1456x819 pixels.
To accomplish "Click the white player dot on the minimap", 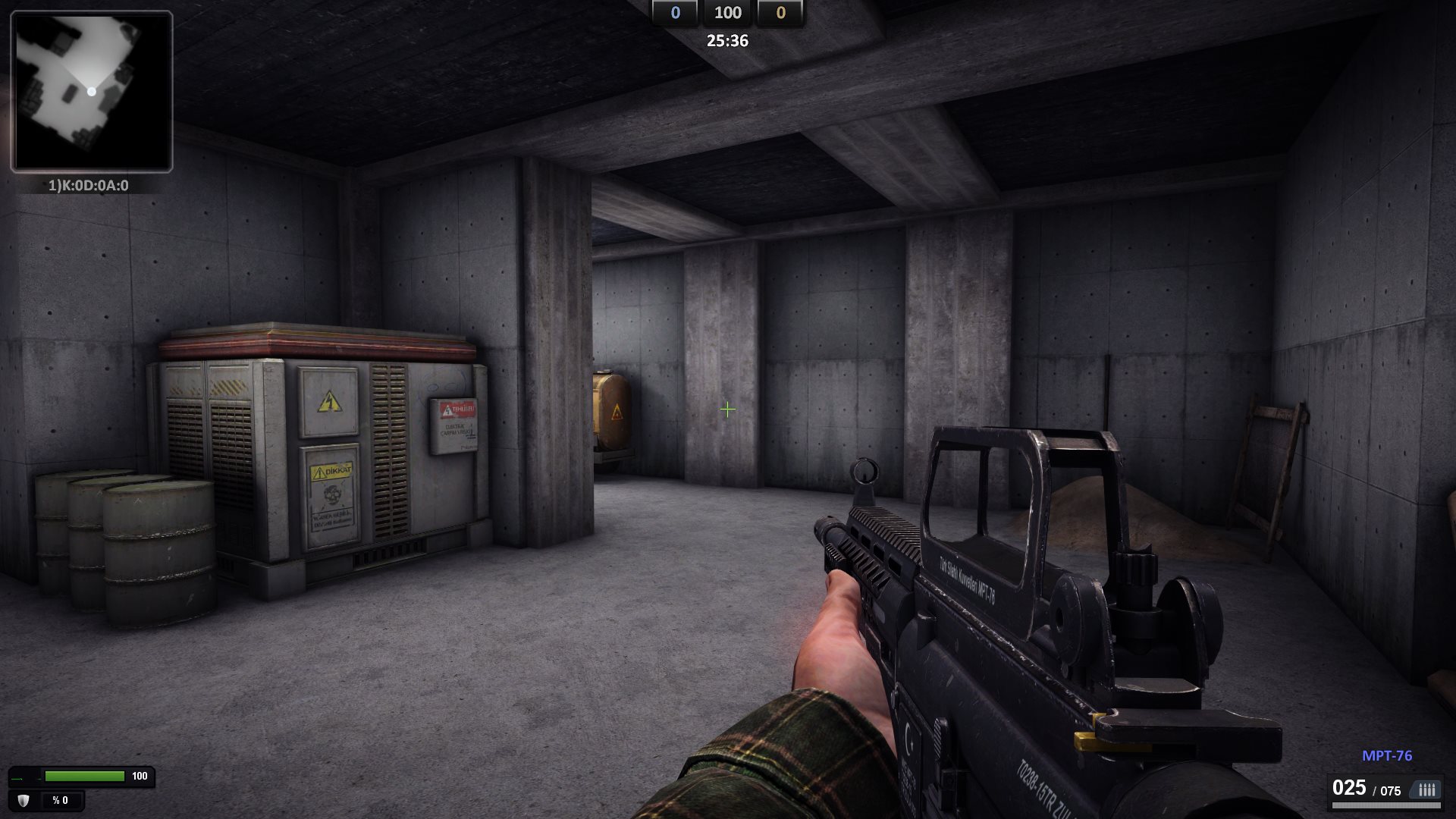I will 93,91.
